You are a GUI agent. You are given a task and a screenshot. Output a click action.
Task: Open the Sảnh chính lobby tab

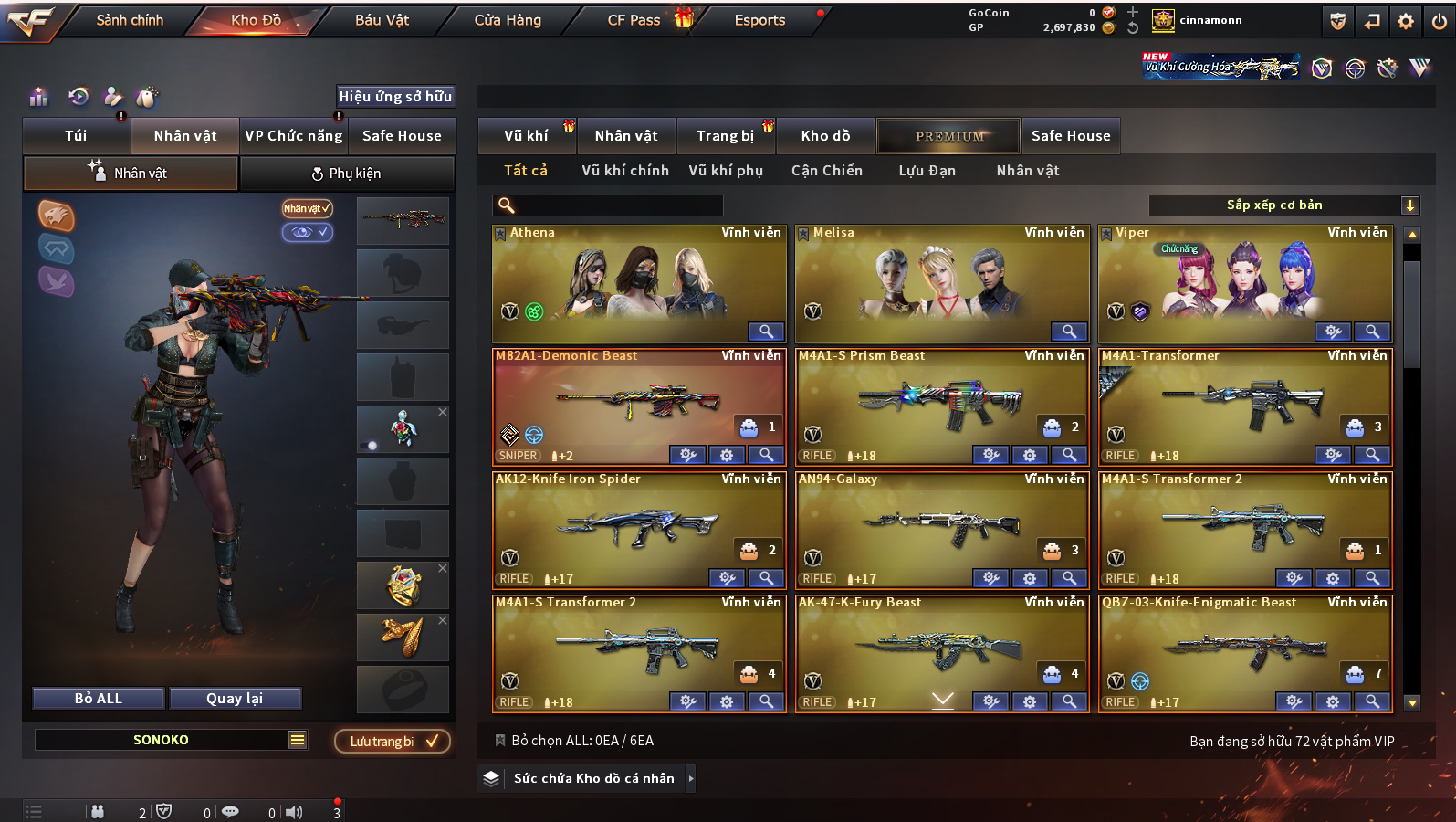[130, 20]
